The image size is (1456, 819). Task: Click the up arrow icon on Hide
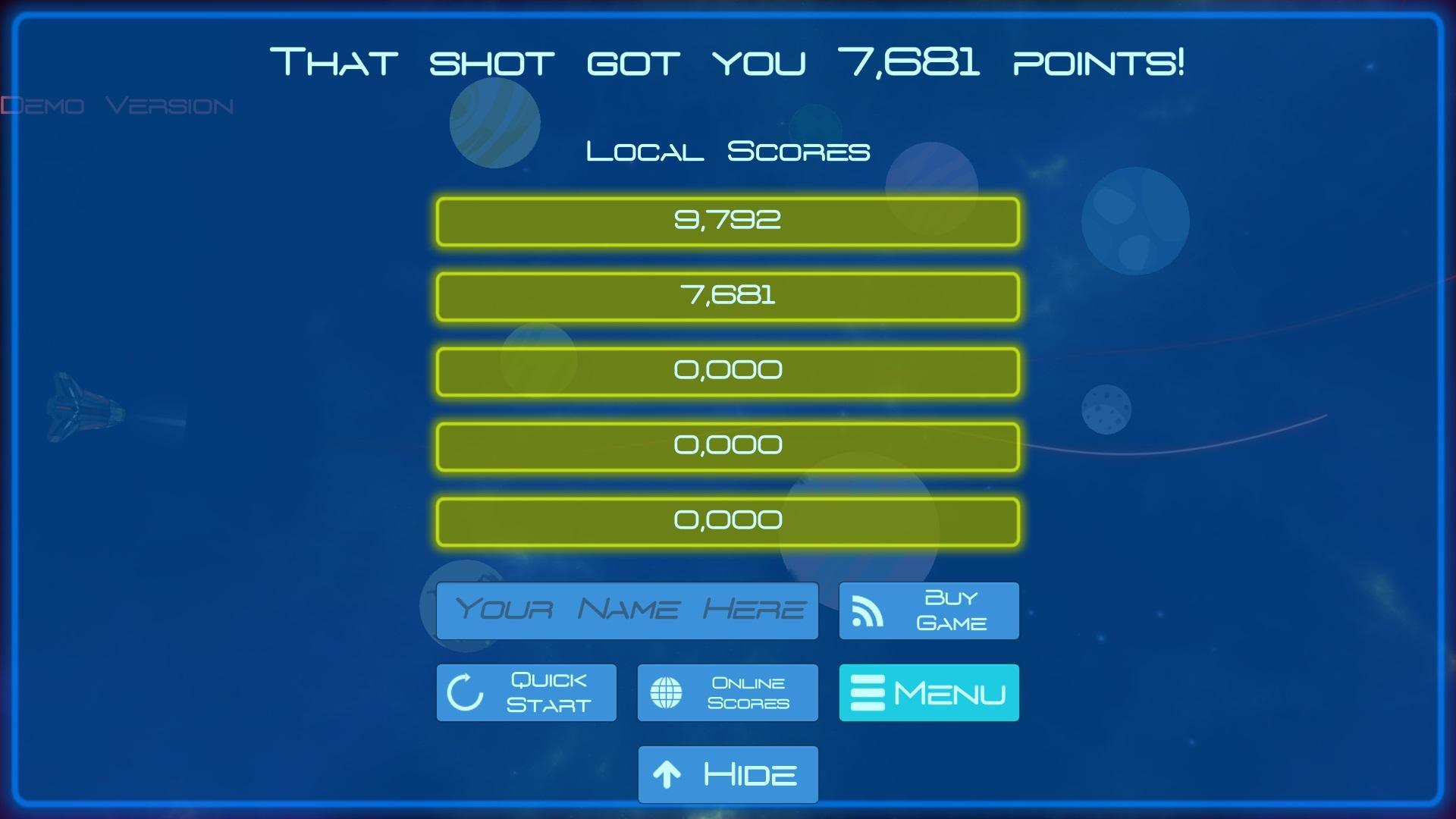point(667,774)
